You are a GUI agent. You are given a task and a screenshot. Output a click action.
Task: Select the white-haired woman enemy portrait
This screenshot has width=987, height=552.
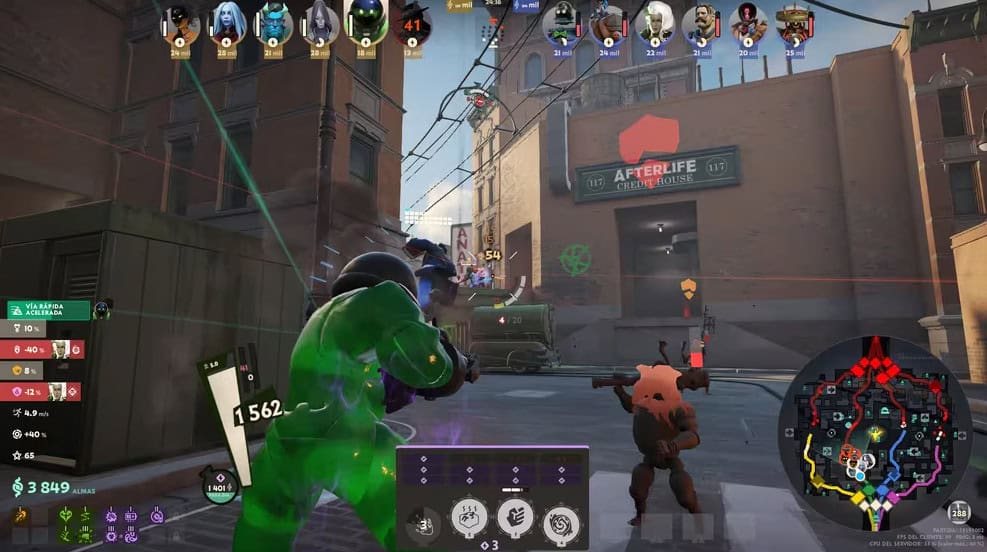pyautogui.click(x=656, y=24)
